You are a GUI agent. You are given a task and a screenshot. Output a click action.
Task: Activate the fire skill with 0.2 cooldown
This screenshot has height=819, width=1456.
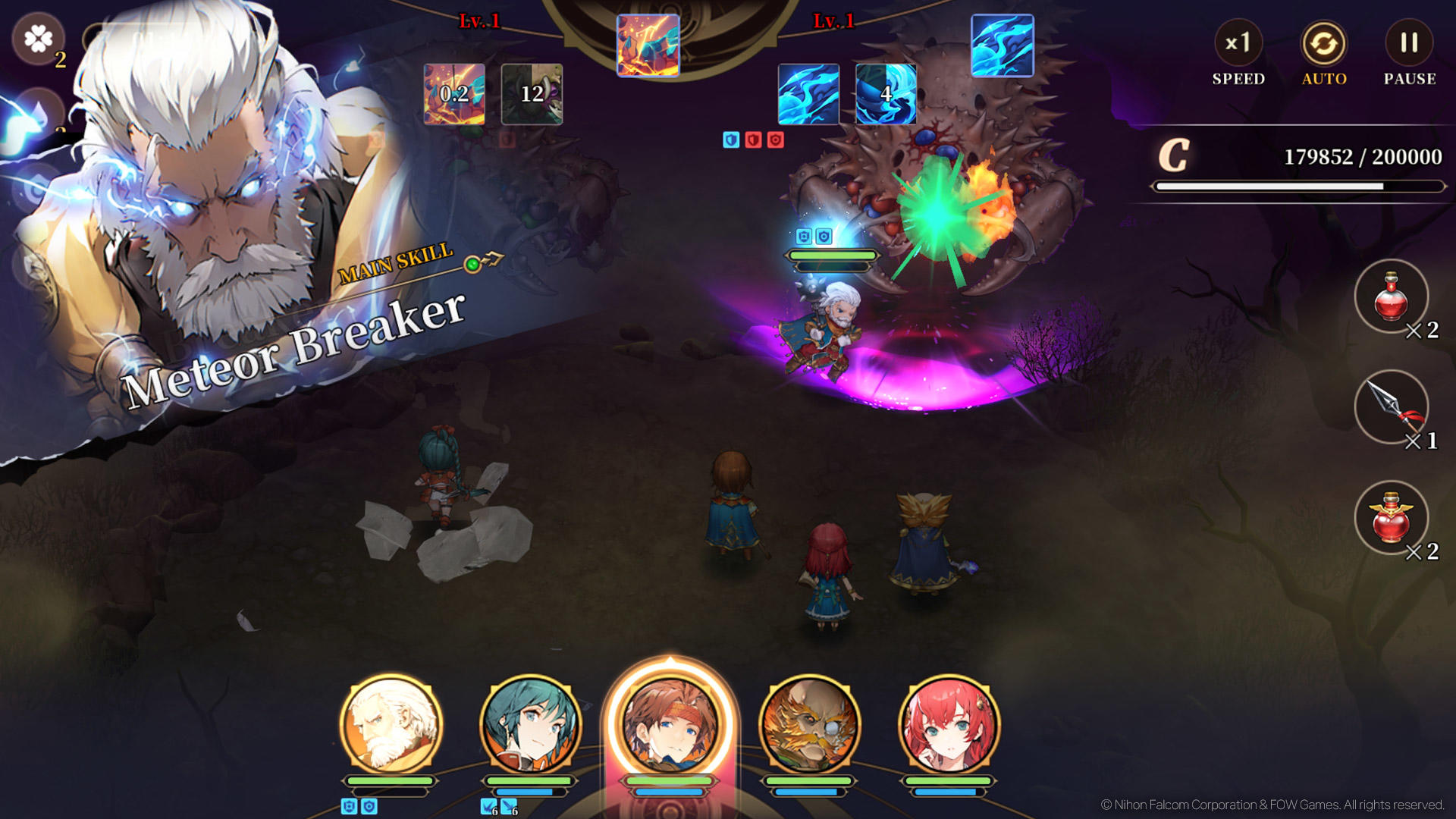point(452,94)
